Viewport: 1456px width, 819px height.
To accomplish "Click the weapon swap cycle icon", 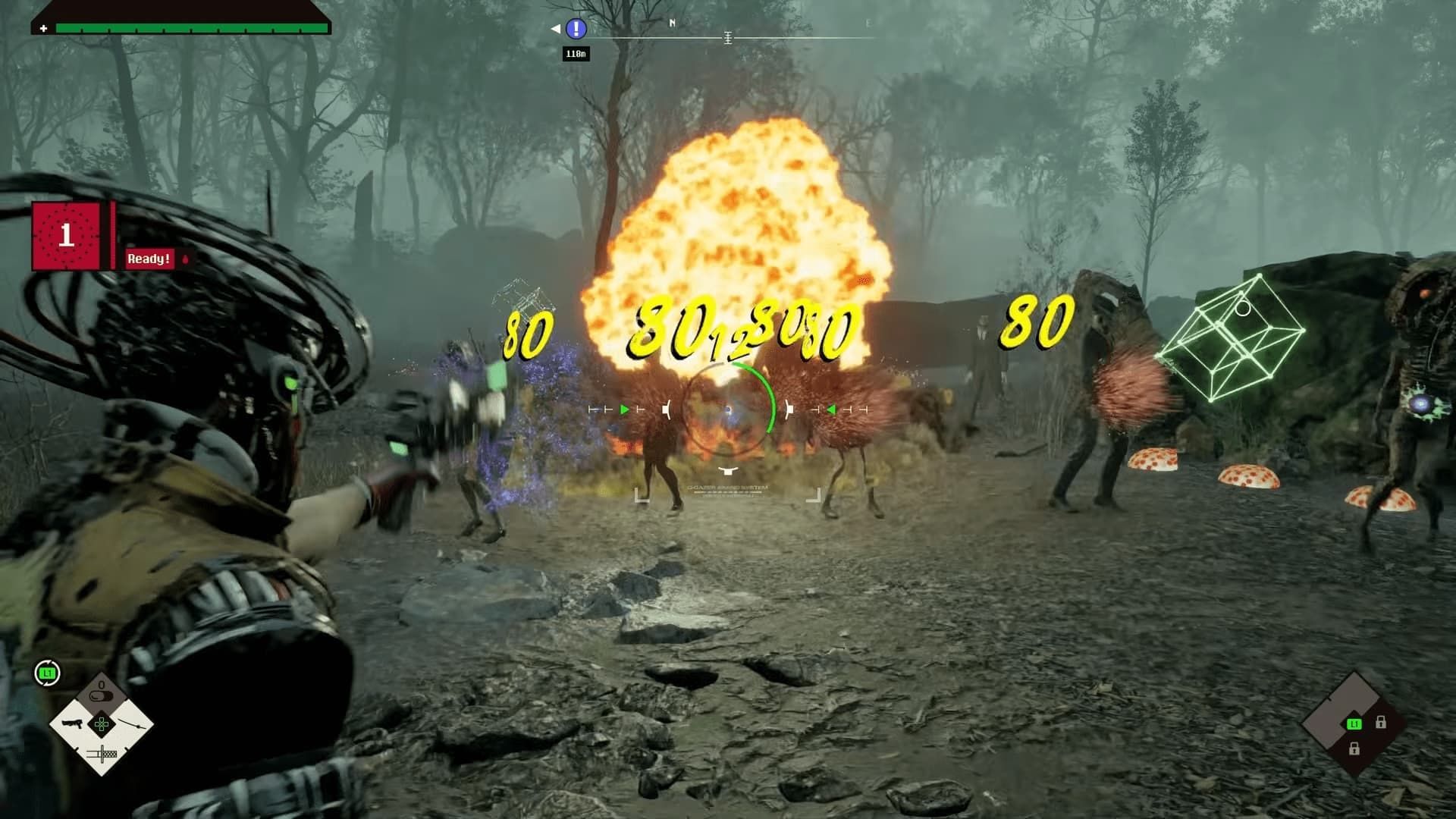I will 47,673.
